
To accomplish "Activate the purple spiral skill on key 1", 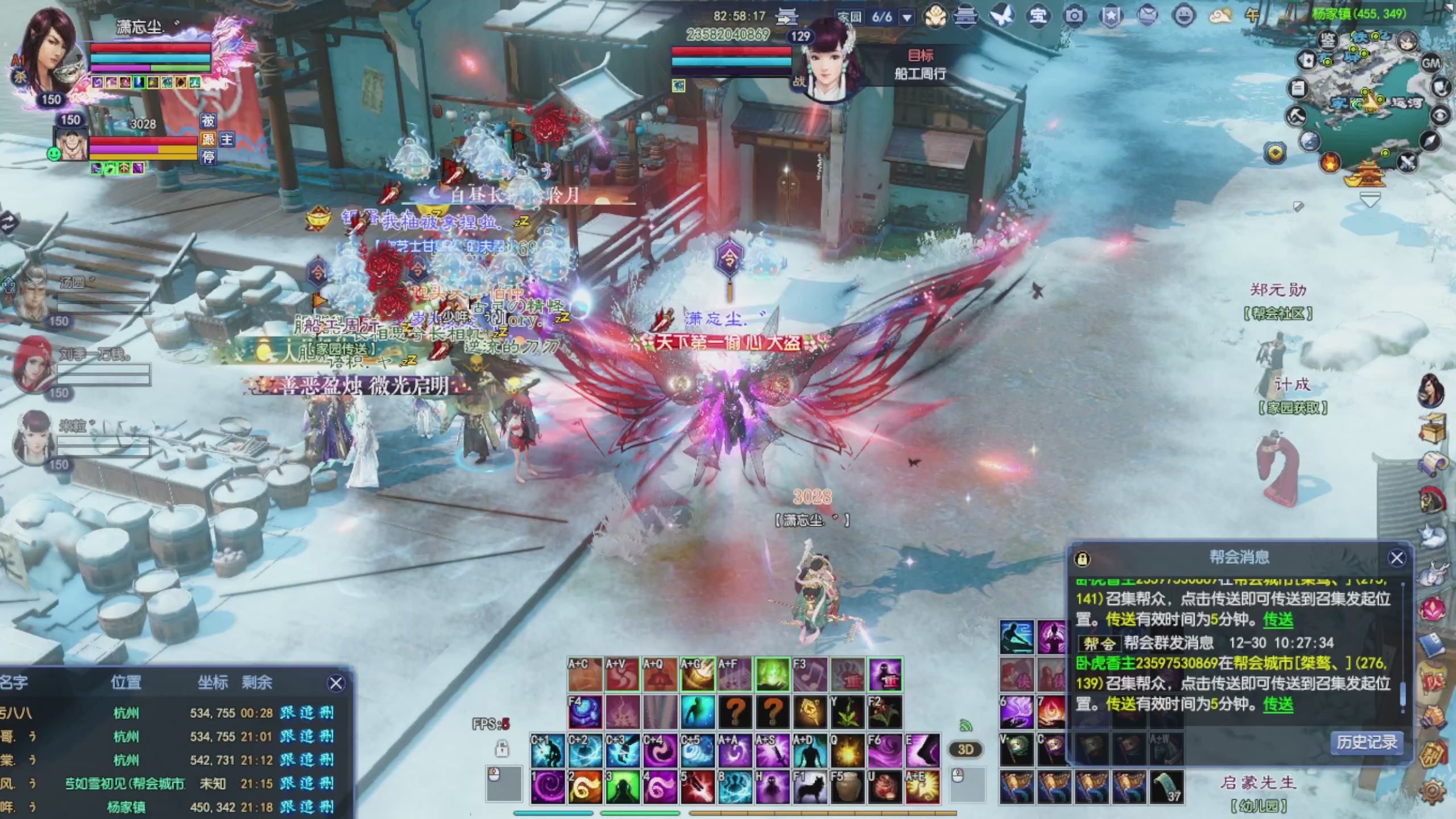I will point(548,787).
